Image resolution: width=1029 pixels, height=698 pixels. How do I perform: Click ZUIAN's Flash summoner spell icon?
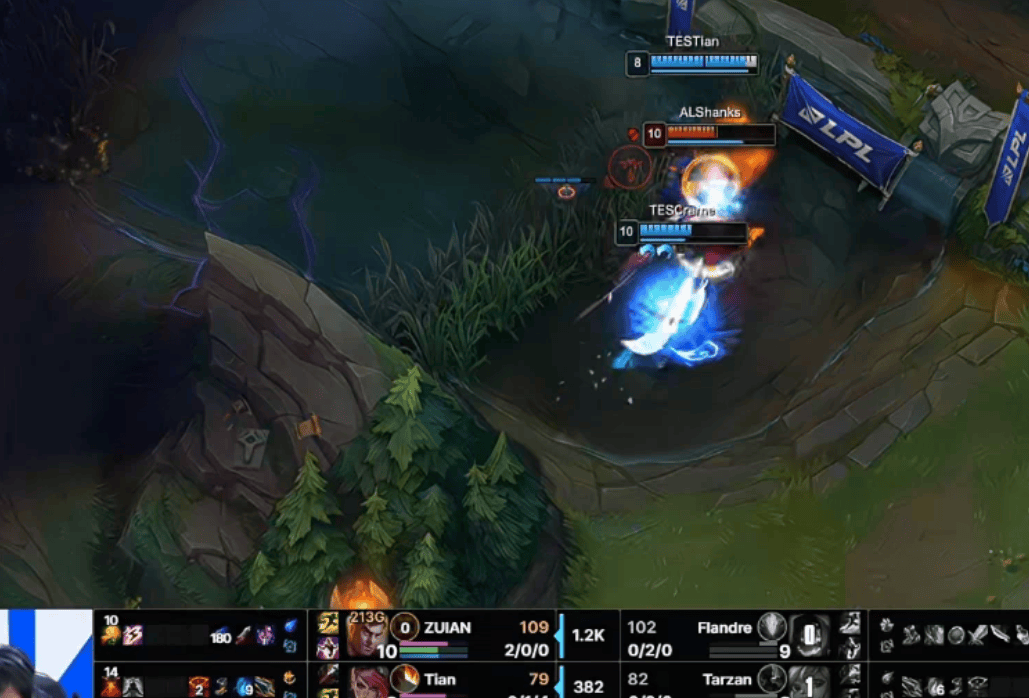coord(327,624)
